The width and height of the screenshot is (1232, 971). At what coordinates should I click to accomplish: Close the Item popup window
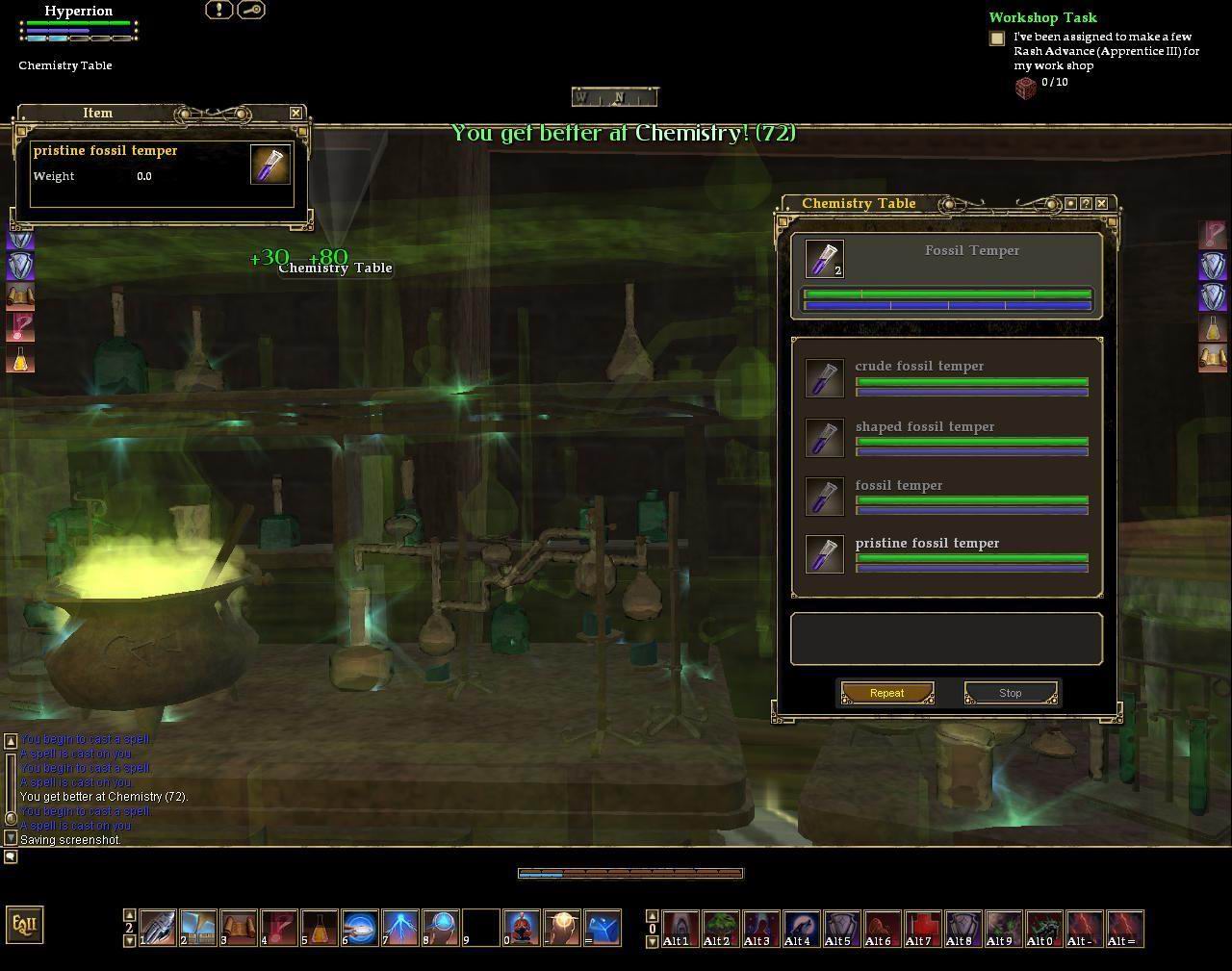pos(295,113)
